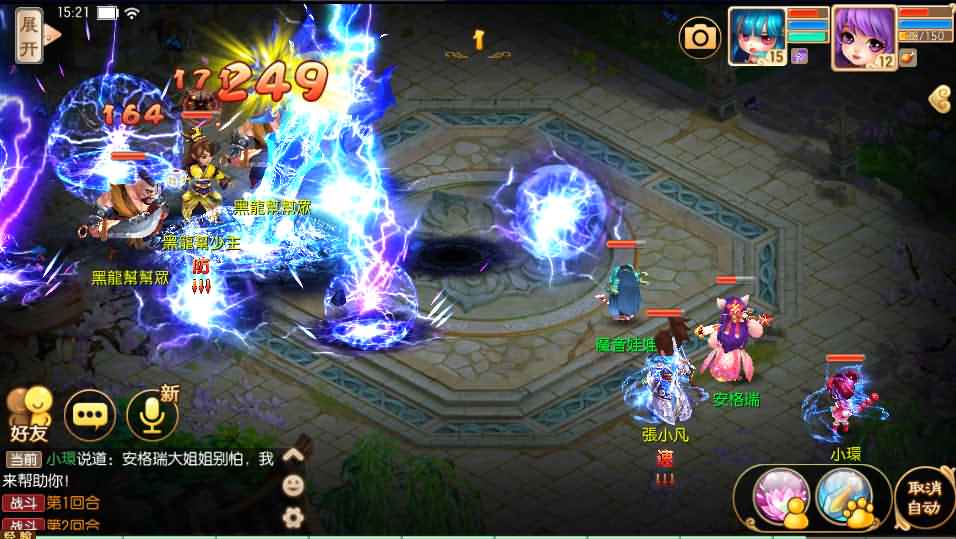The image size is (956, 539).
Task: Activate the microphone voice chat button
Action: [151, 414]
